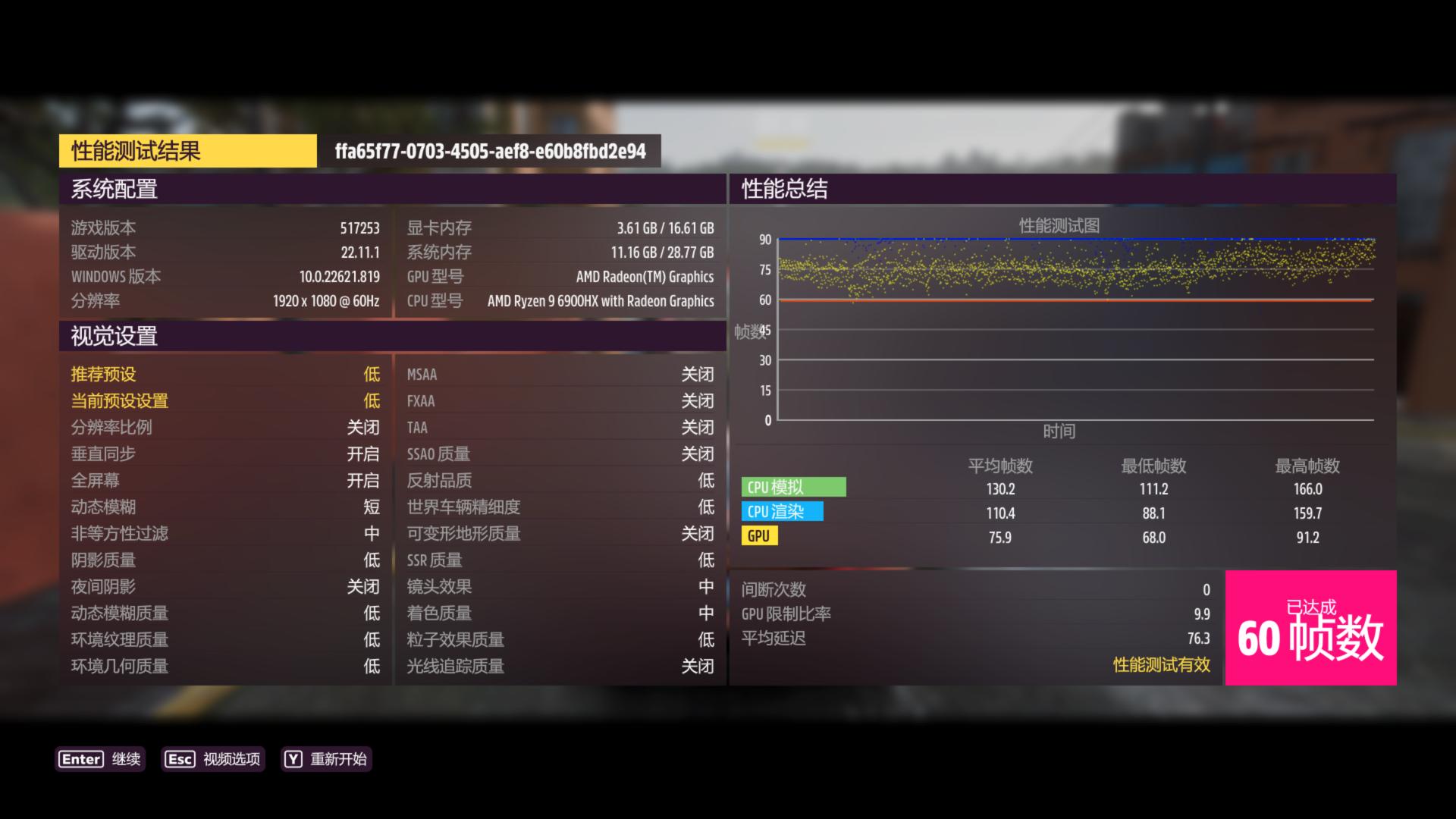Click the pink 60 帧数 achievement badge
Image resolution: width=1456 pixels, height=819 pixels.
click(1310, 629)
